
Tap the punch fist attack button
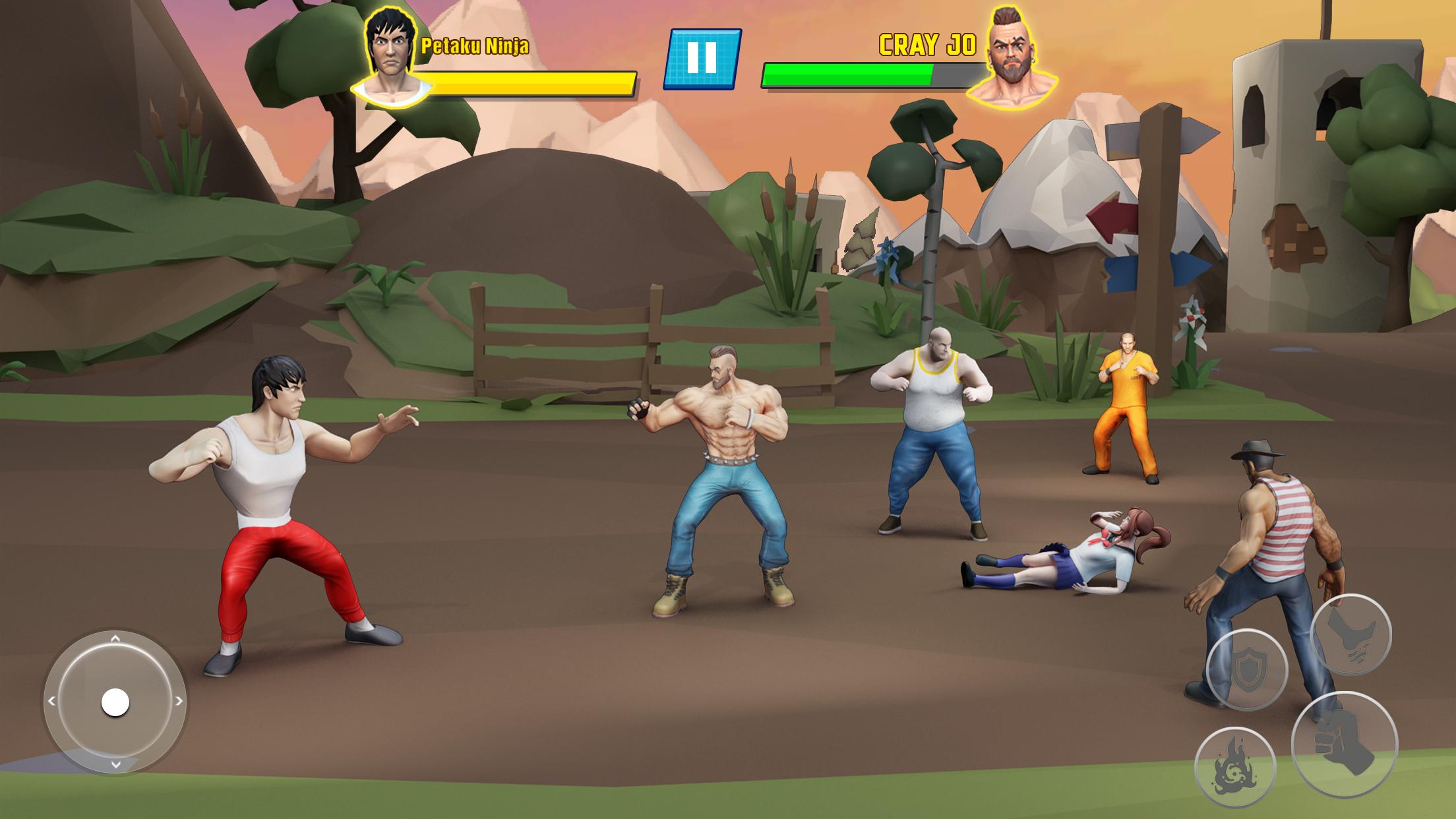click(x=1344, y=744)
